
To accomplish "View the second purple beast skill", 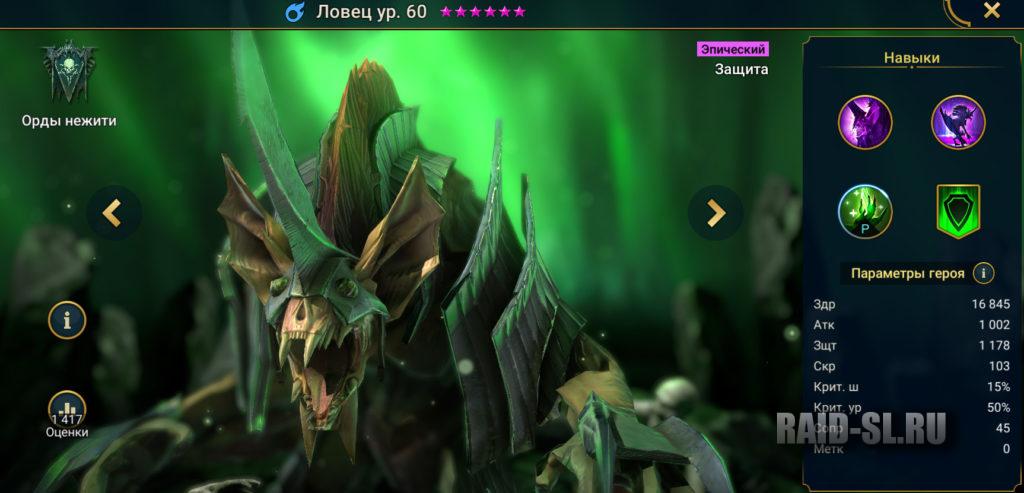I will 958,122.
